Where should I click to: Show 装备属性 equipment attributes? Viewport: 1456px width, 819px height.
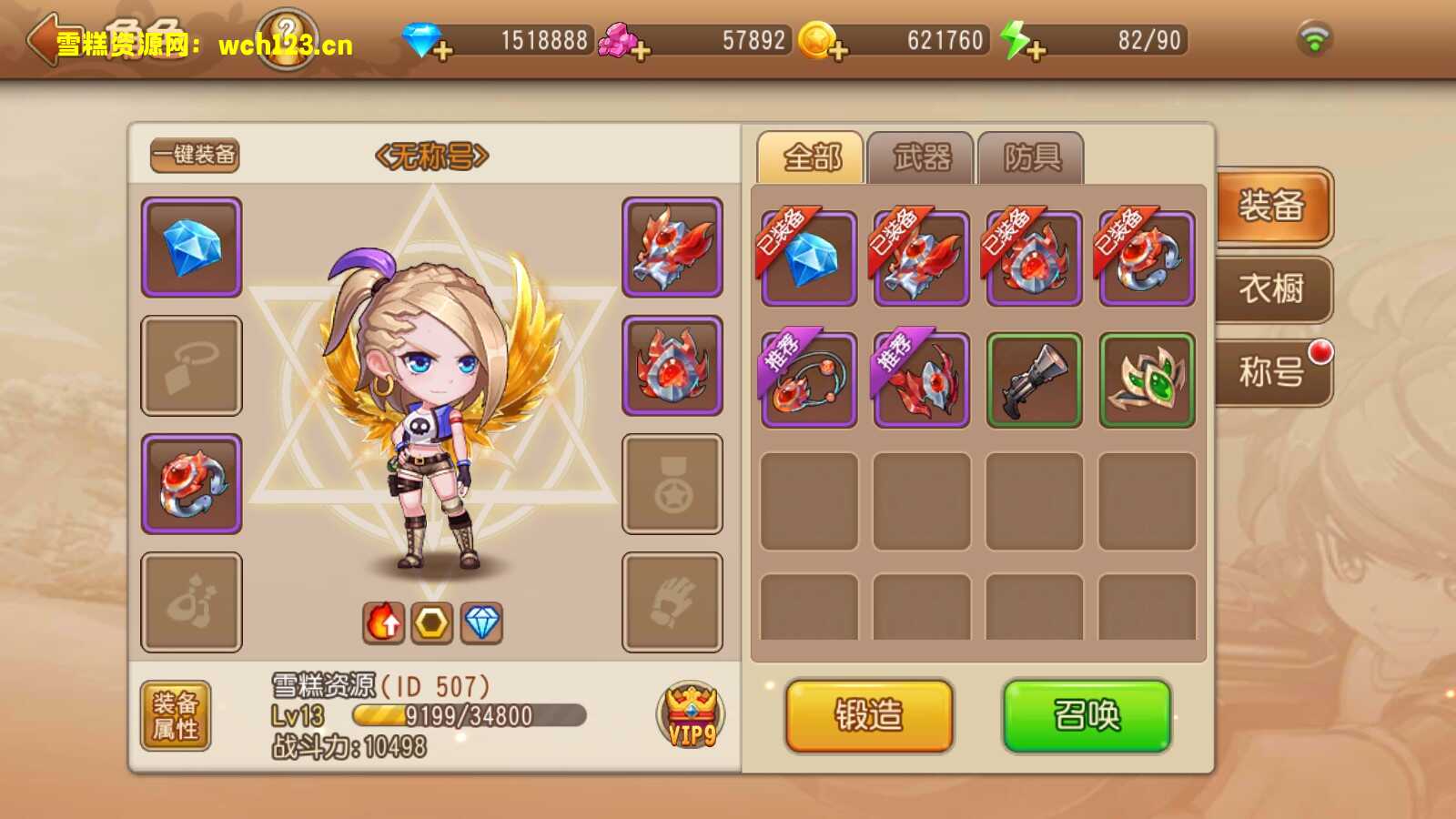point(176,715)
